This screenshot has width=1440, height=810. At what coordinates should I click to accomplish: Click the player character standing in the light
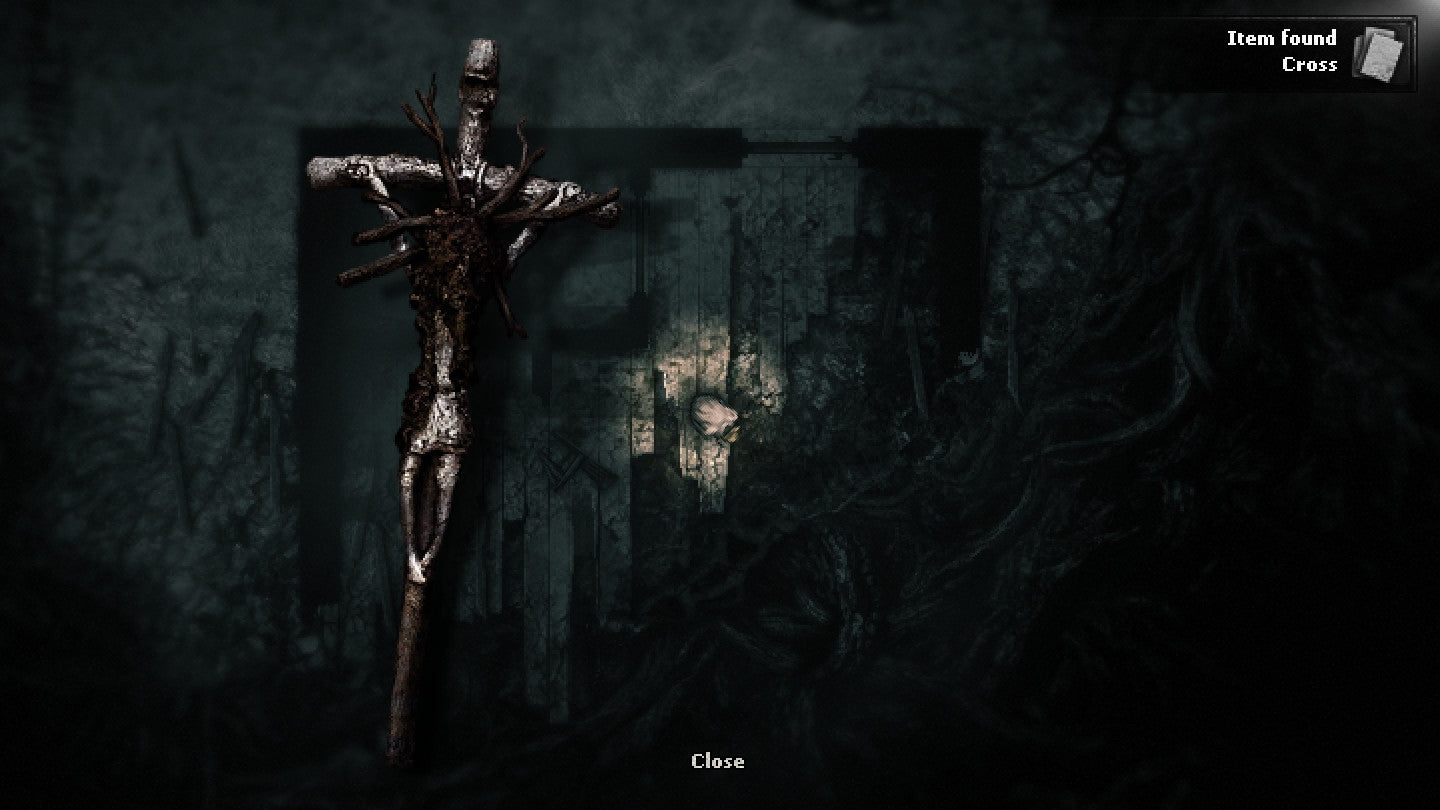[712, 415]
